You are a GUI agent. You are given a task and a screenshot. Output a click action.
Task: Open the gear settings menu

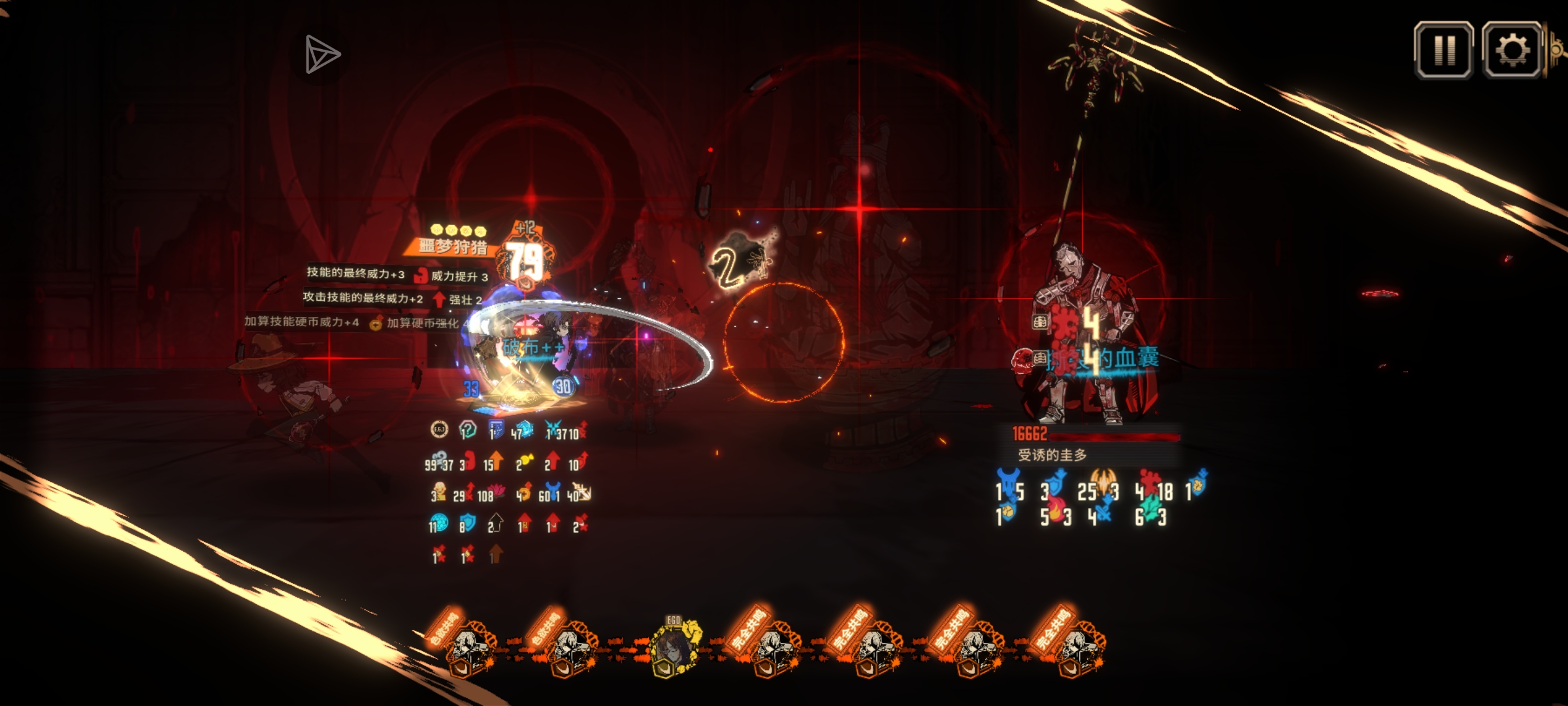click(1512, 50)
